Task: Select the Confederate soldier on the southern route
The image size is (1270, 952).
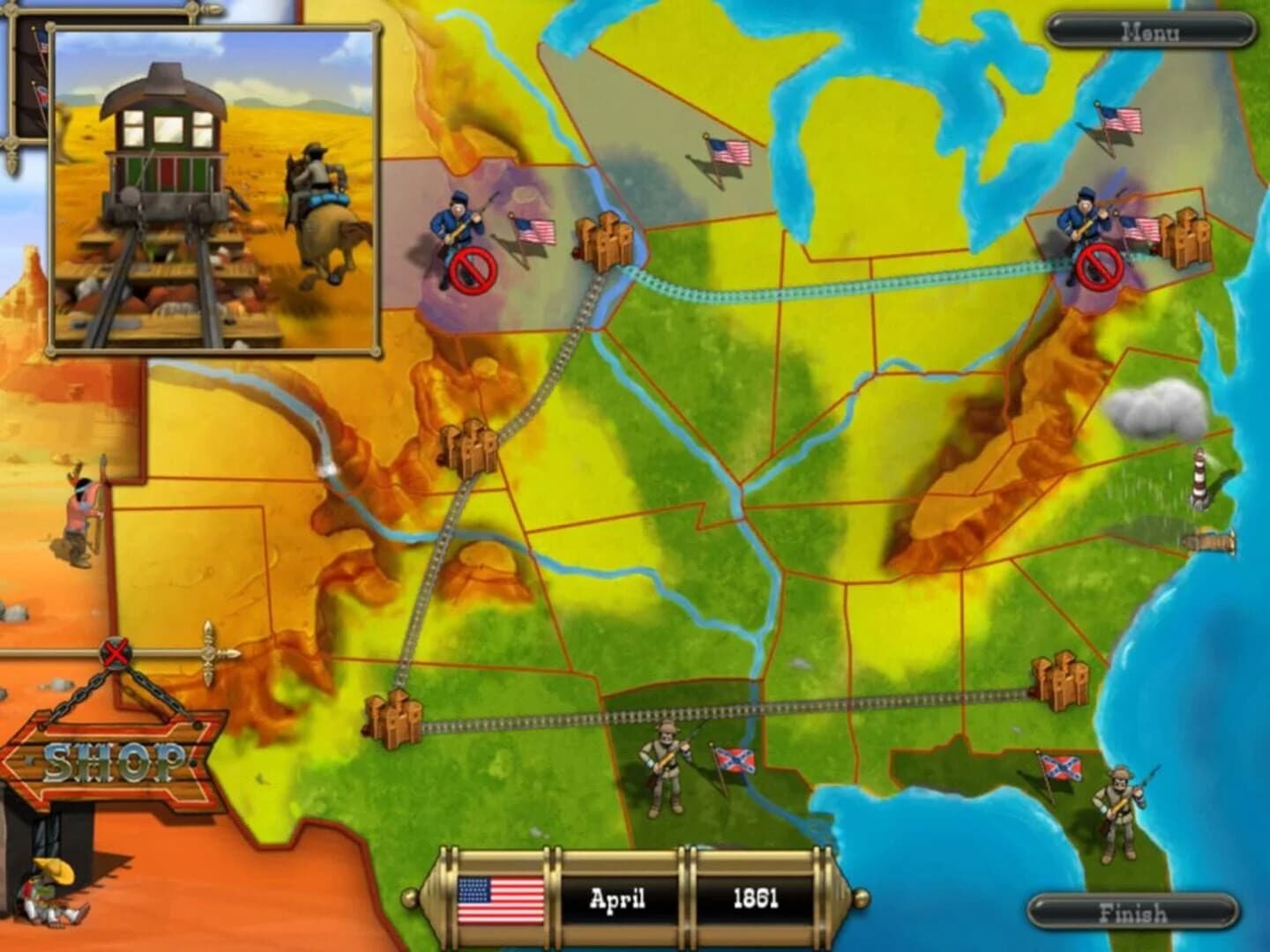Action: coord(666,767)
